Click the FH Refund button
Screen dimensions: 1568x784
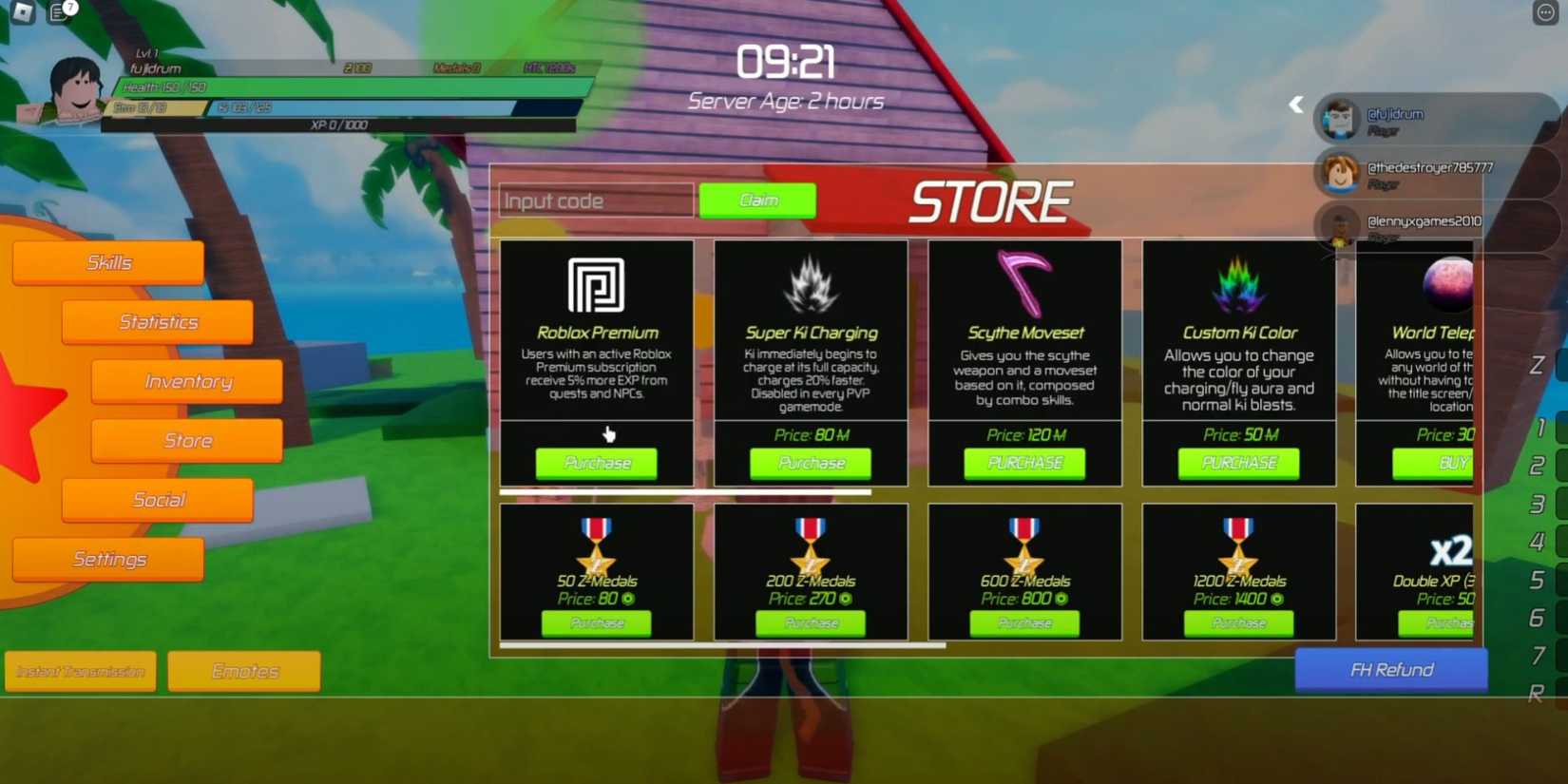[x=1391, y=669]
